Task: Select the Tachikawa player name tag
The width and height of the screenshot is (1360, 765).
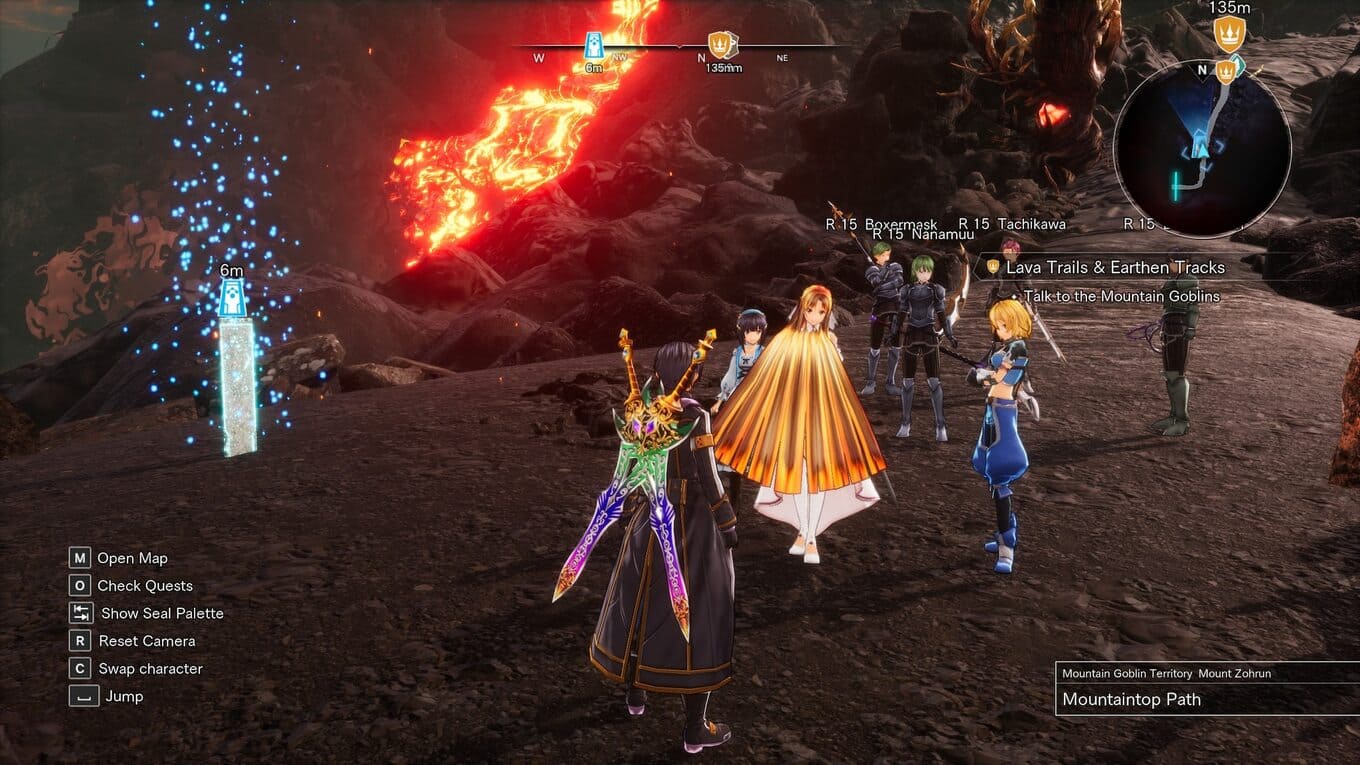Action: [1012, 224]
